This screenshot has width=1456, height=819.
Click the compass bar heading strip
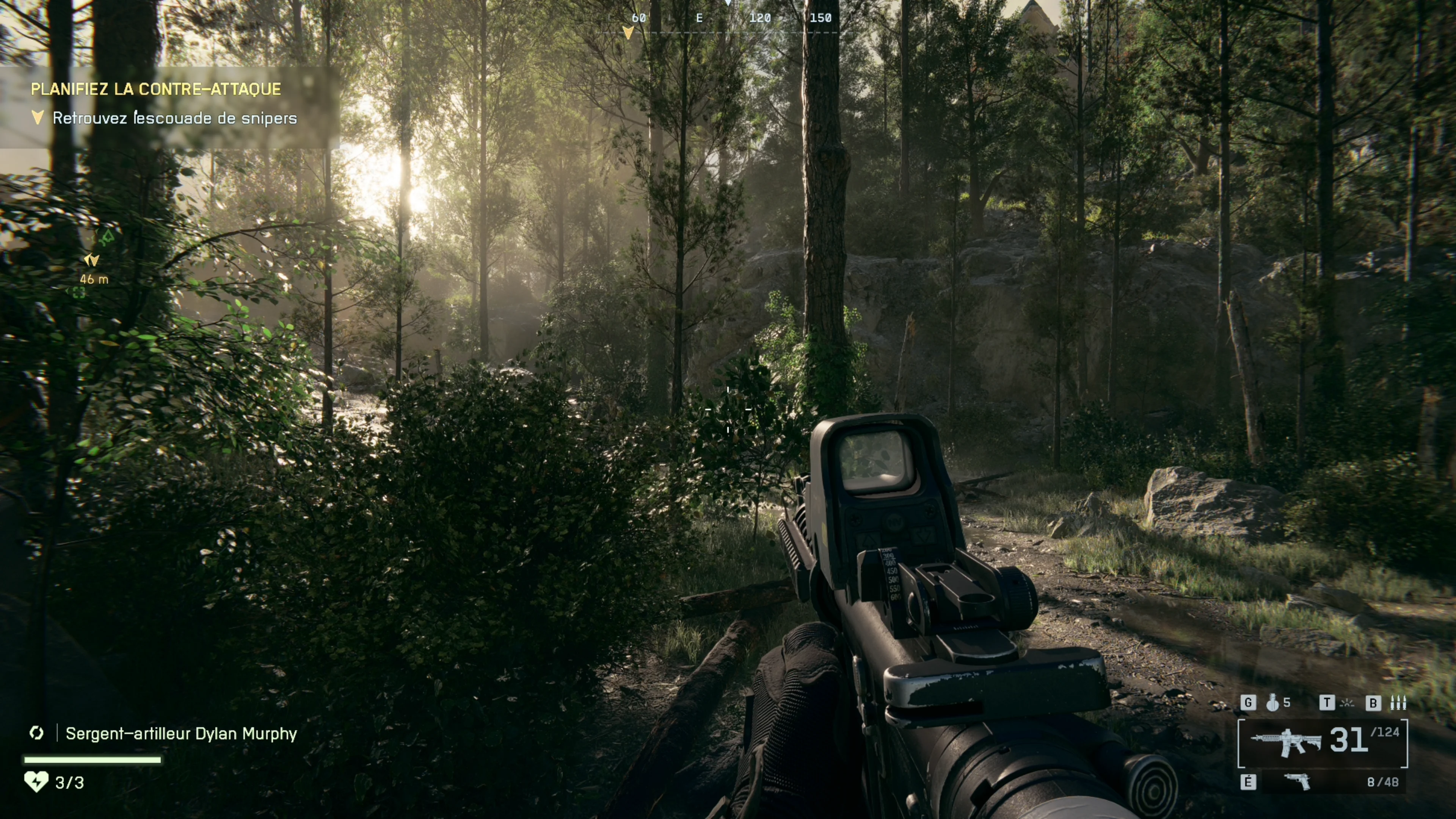tap(729, 18)
